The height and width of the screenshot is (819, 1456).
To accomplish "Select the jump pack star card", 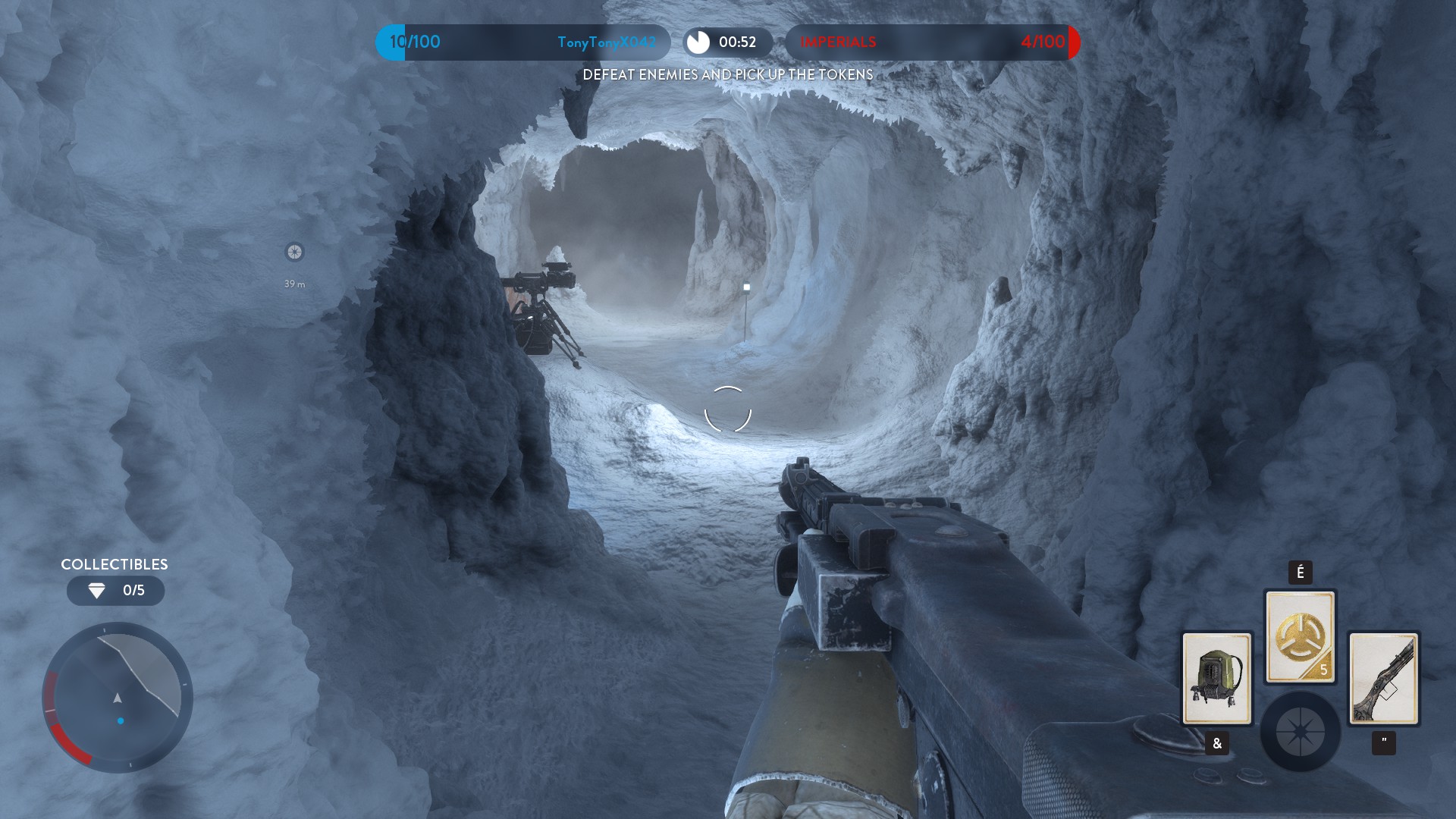I will pyautogui.click(x=1216, y=678).
